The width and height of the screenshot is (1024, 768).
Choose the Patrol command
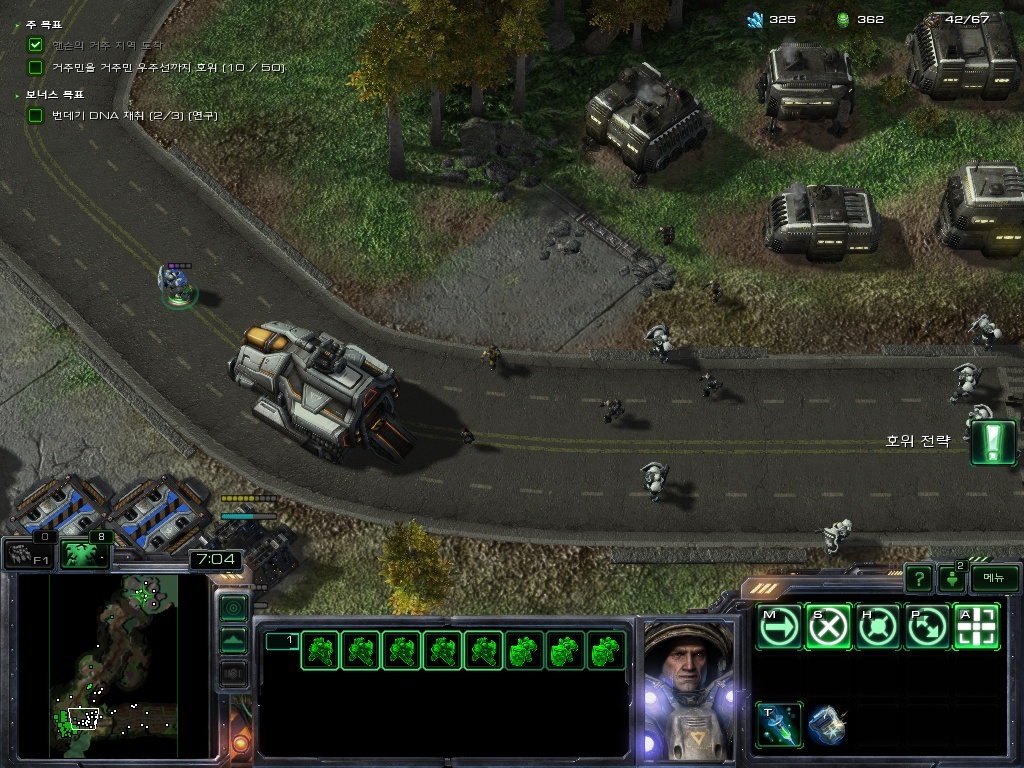point(927,627)
